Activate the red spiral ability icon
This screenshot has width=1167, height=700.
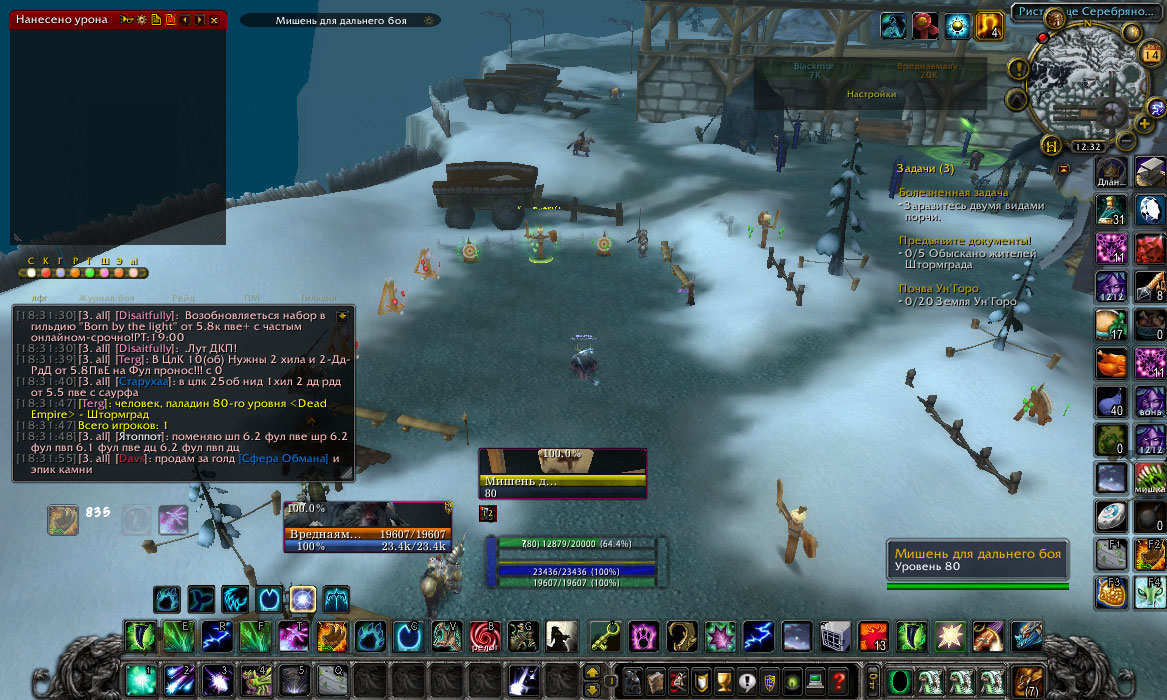486,636
